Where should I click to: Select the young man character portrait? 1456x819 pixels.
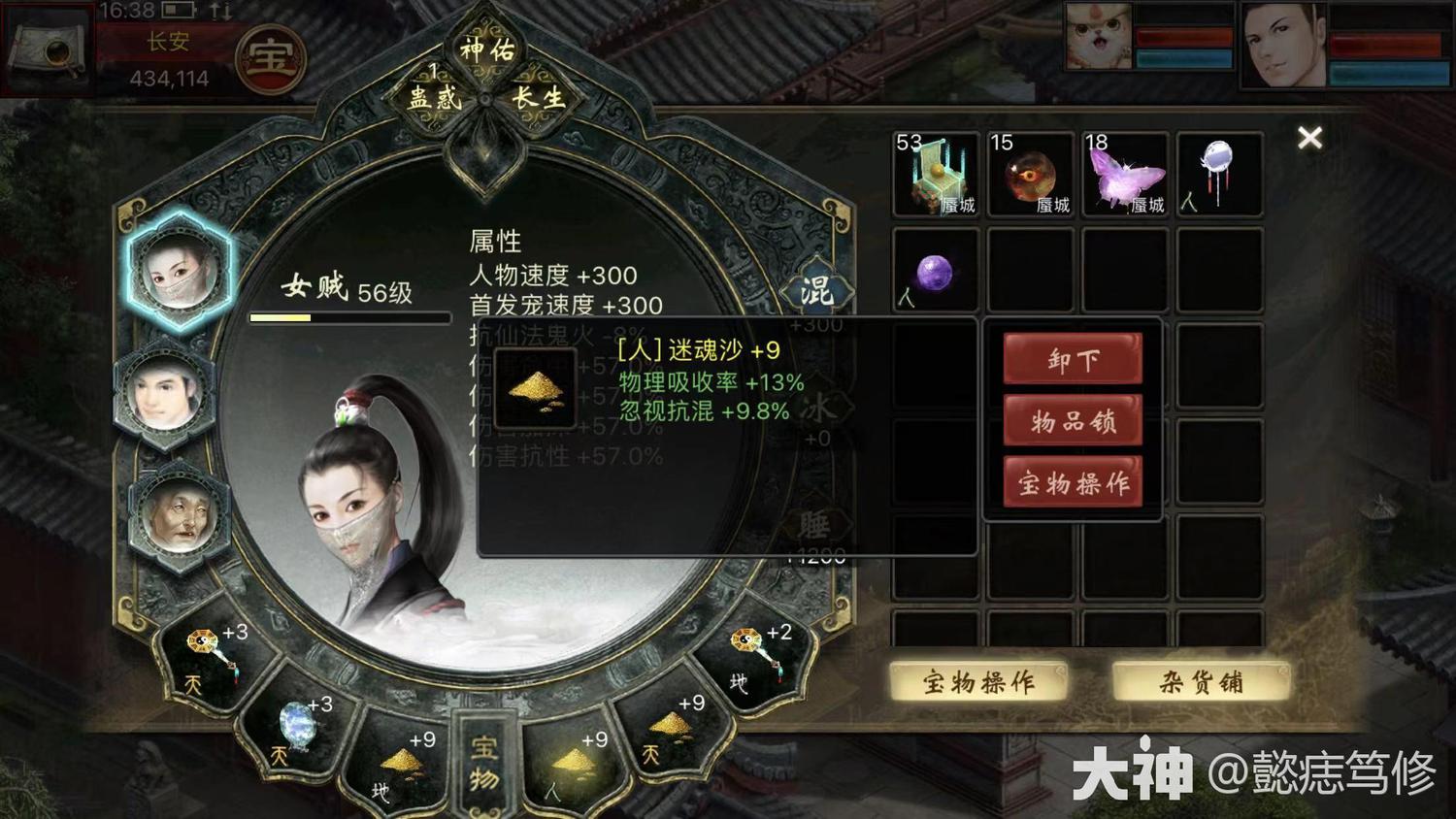point(165,393)
